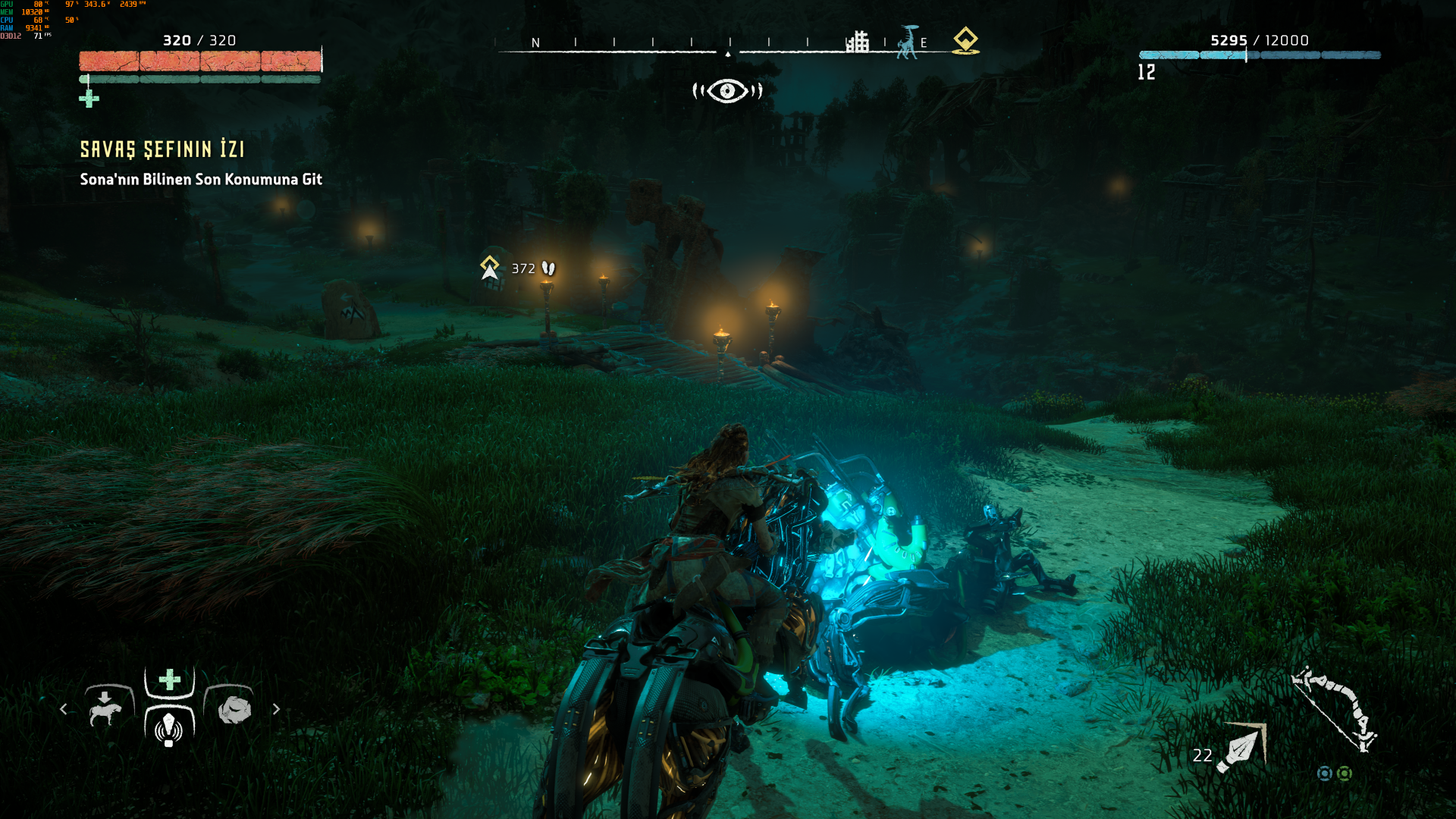Click the quest waypoint marker showing 372

(x=490, y=268)
